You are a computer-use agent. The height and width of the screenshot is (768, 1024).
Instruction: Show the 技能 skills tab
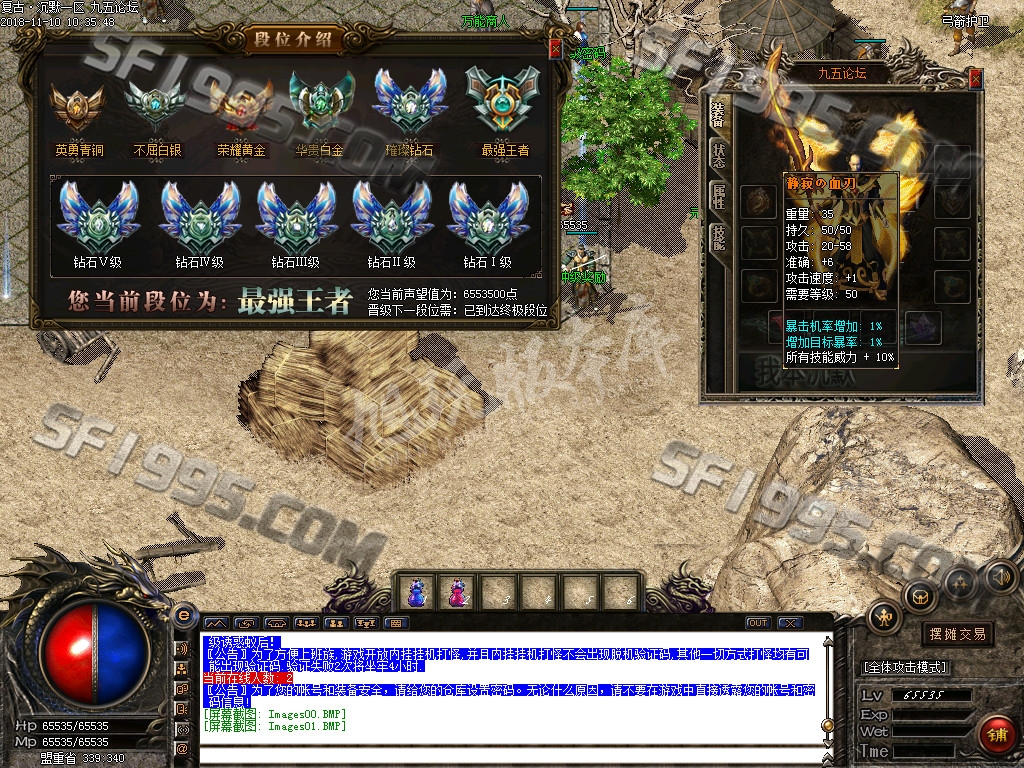click(x=719, y=237)
